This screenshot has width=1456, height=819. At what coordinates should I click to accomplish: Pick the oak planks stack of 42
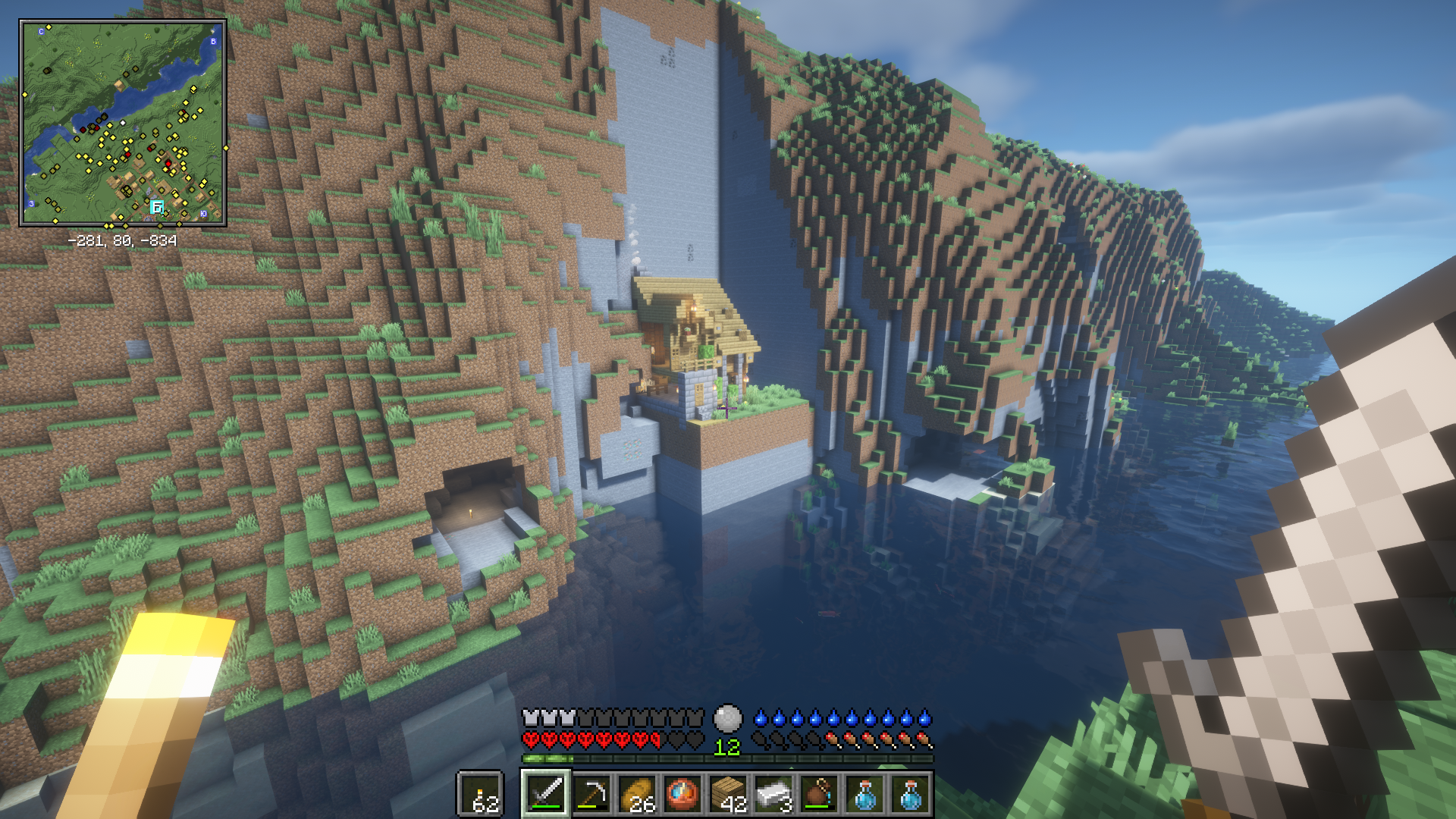click(x=729, y=794)
